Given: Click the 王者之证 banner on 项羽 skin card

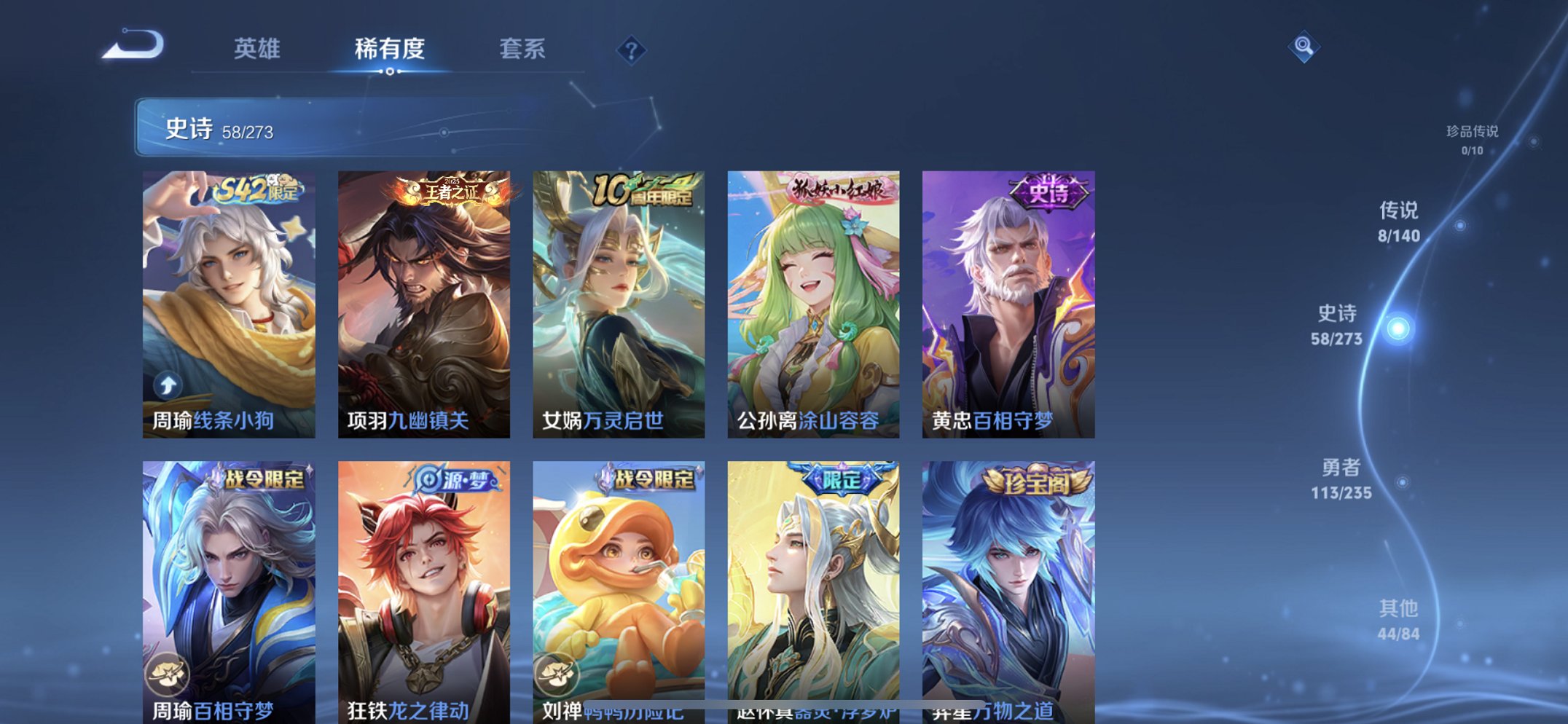Looking at the screenshot, I should point(446,192).
